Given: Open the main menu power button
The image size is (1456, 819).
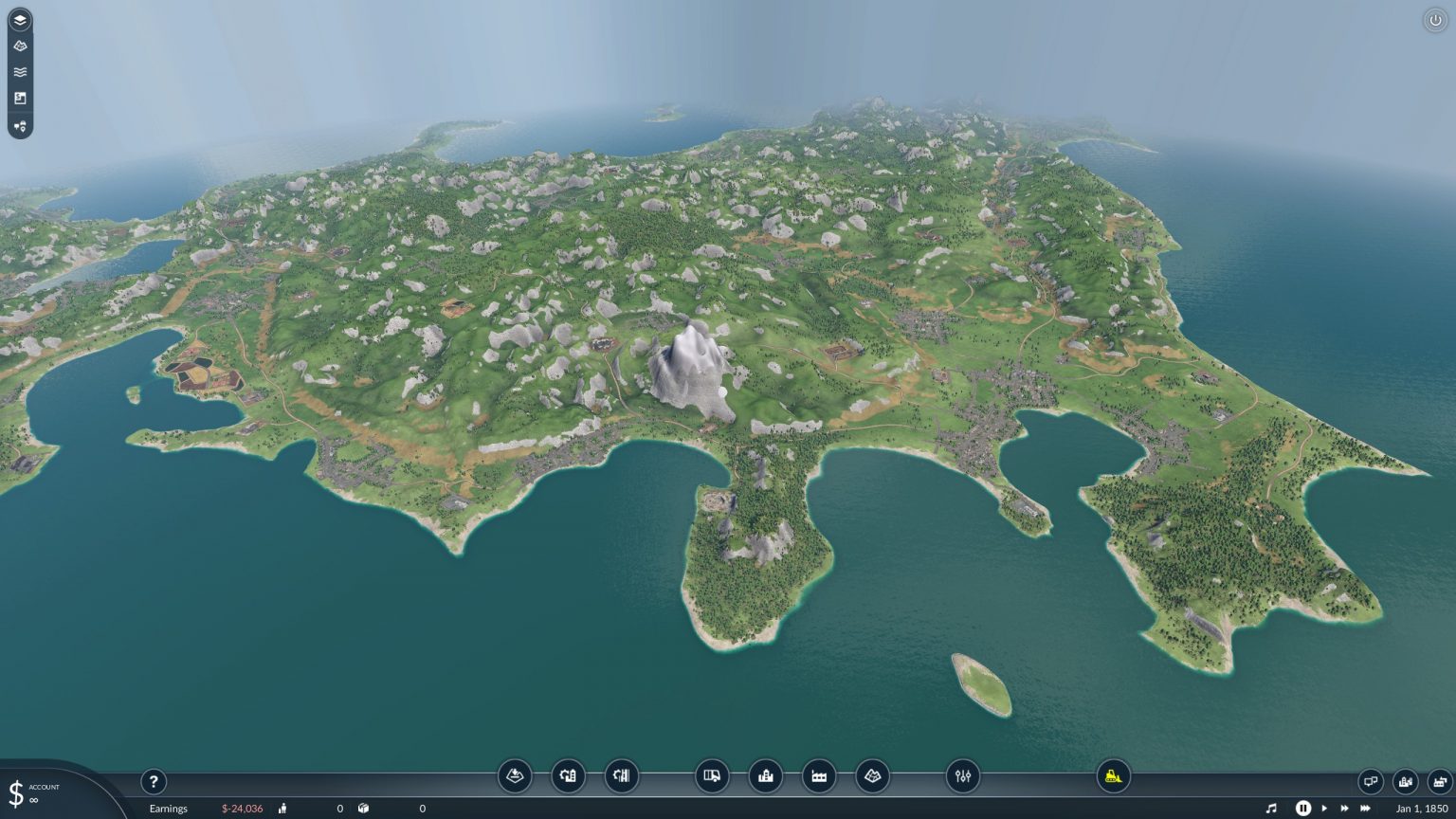Looking at the screenshot, I should 1437,18.
